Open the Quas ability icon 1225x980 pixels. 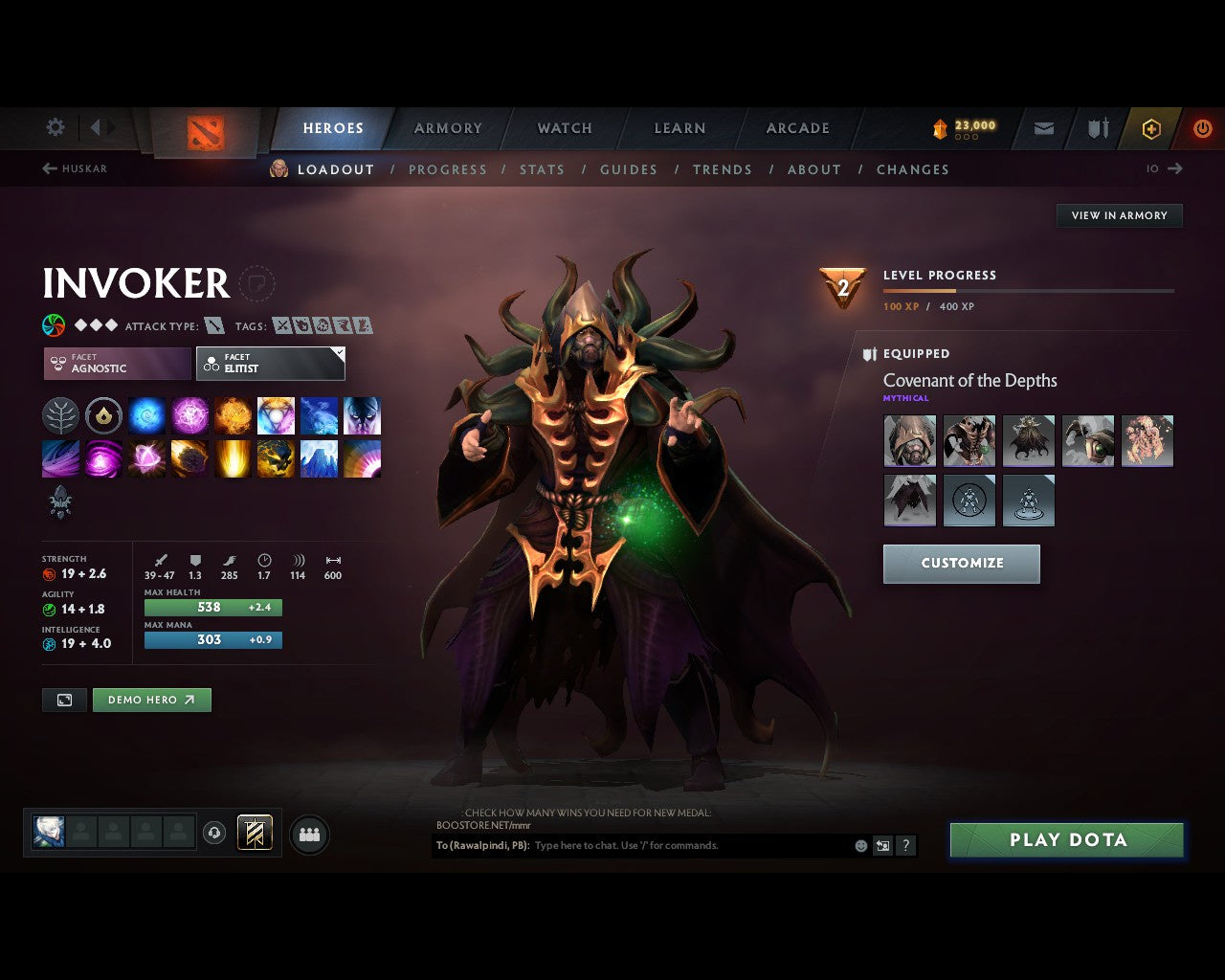click(146, 415)
